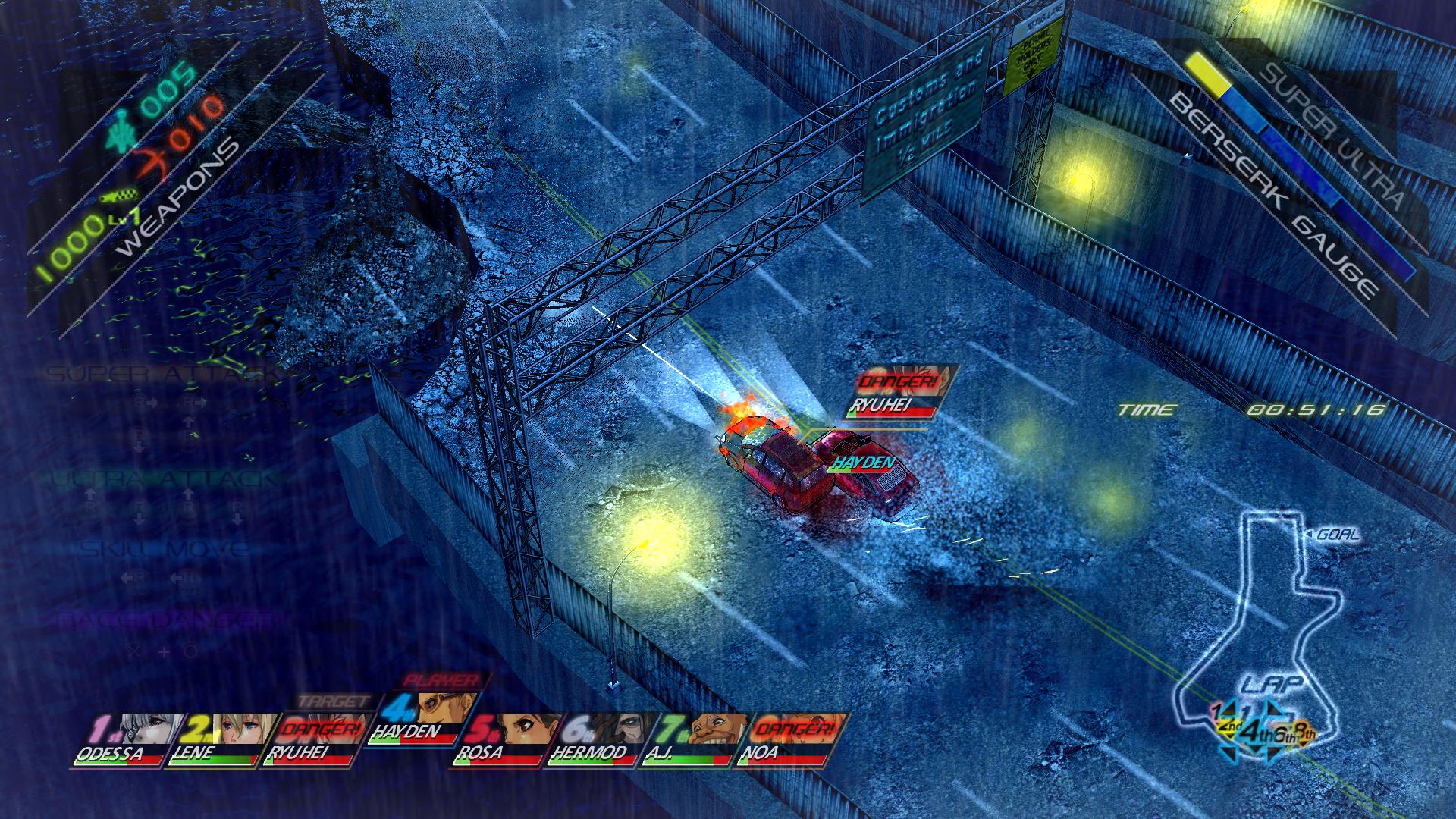The width and height of the screenshot is (1456, 819).
Task: Click the Lv1 machine gun ammo icon
Action: (x=118, y=196)
